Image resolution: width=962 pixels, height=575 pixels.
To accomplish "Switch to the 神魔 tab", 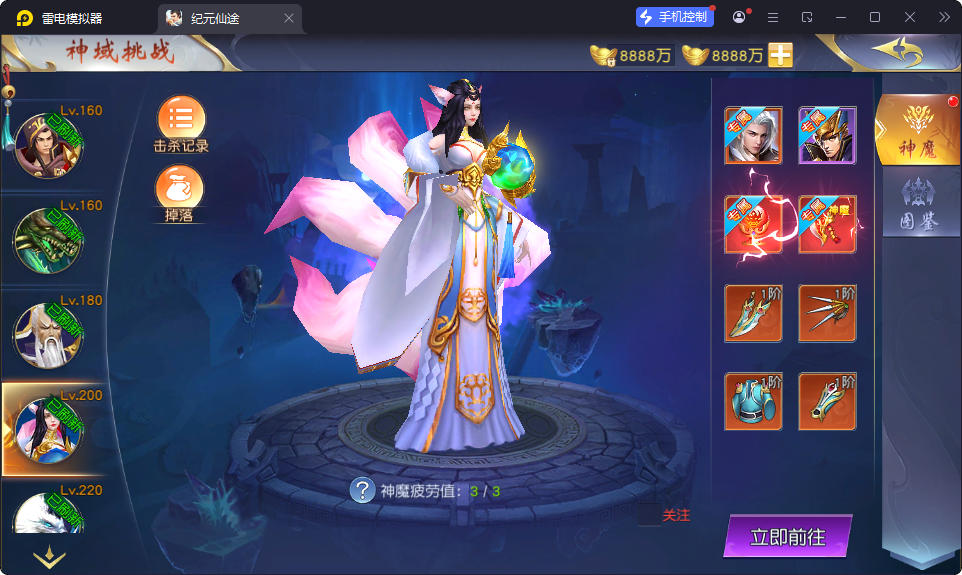I will pyautogui.click(x=917, y=129).
